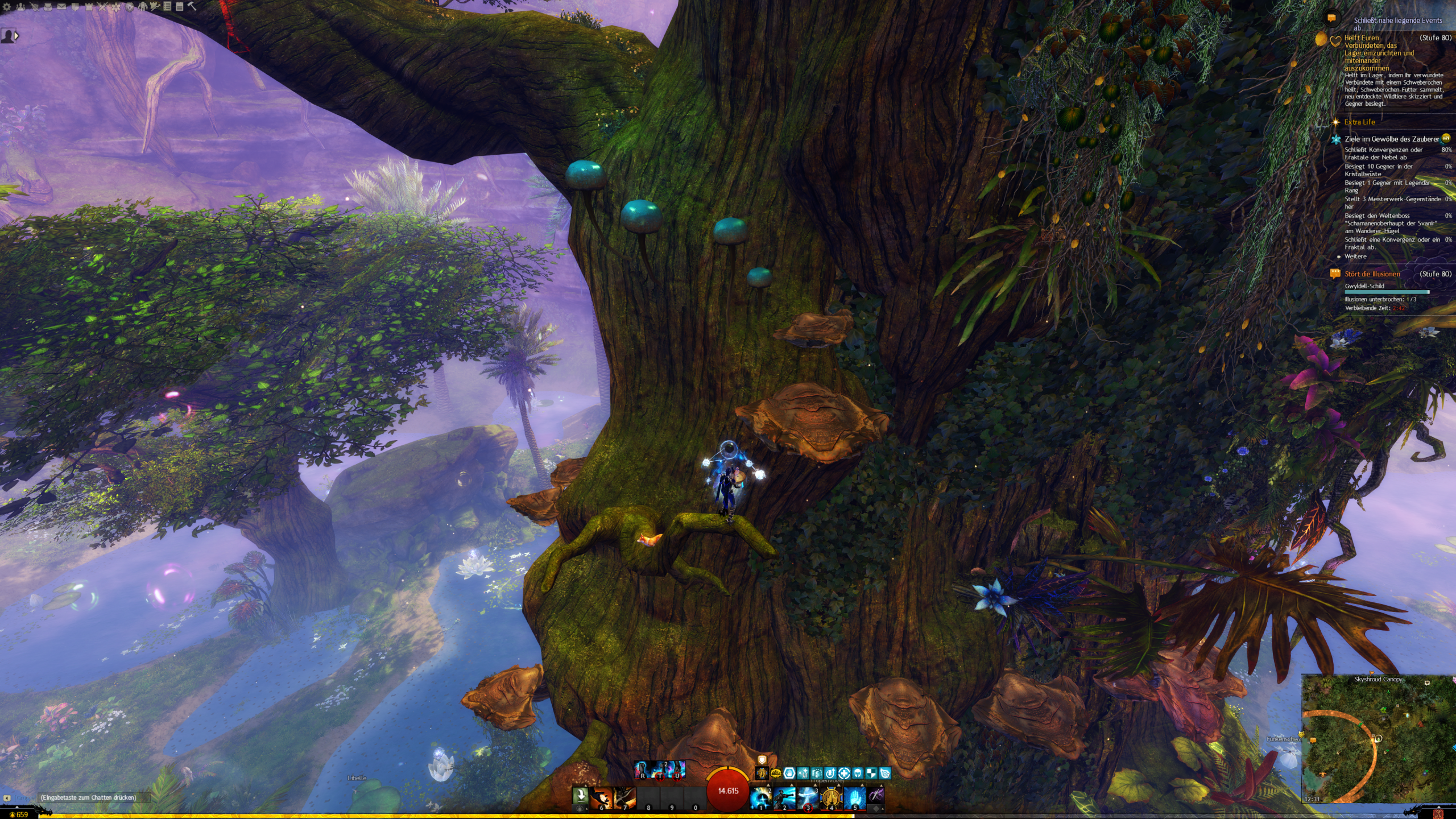Open the mail envelope icon
1456x819 pixels.
[61, 7]
